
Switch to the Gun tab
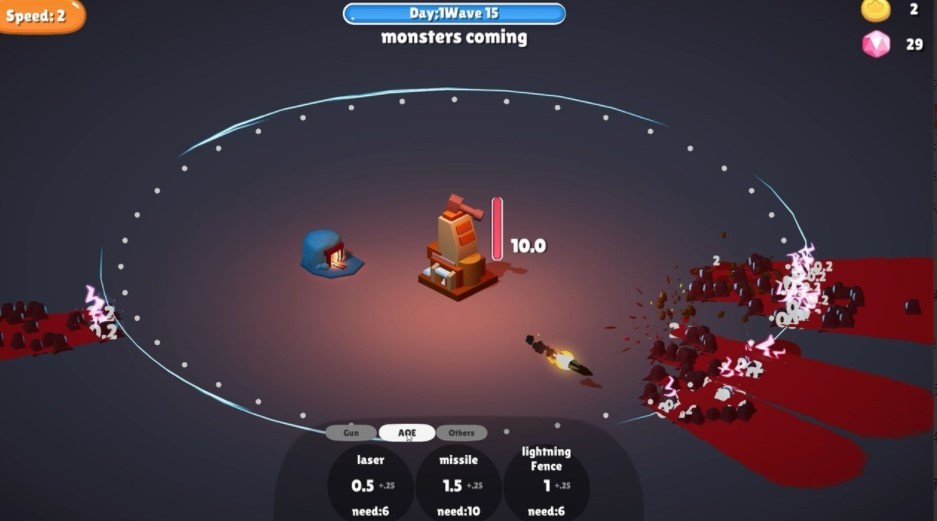pyautogui.click(x=351, y=433)
